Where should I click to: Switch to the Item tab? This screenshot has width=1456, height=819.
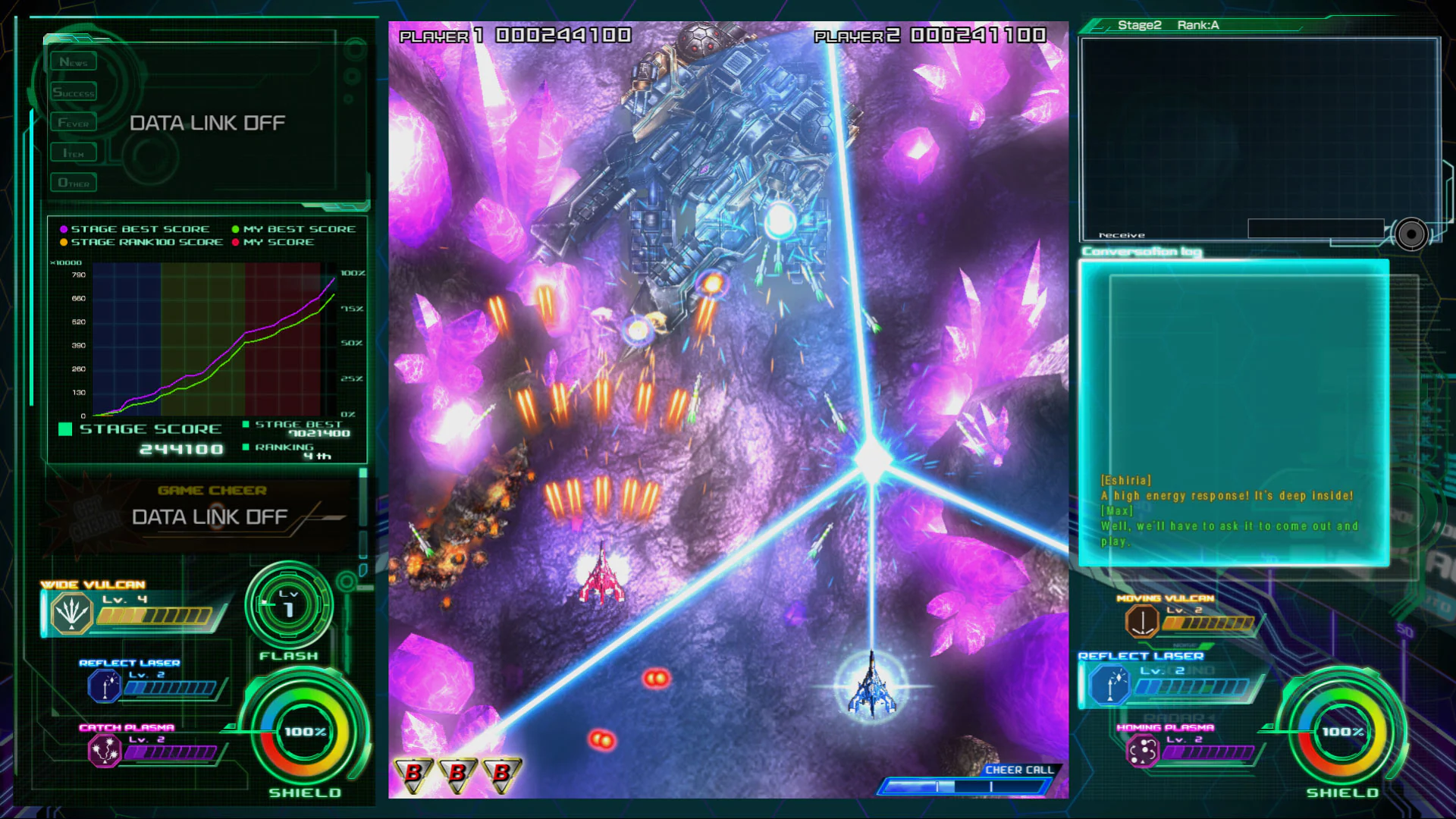click(x=73, y=152)
